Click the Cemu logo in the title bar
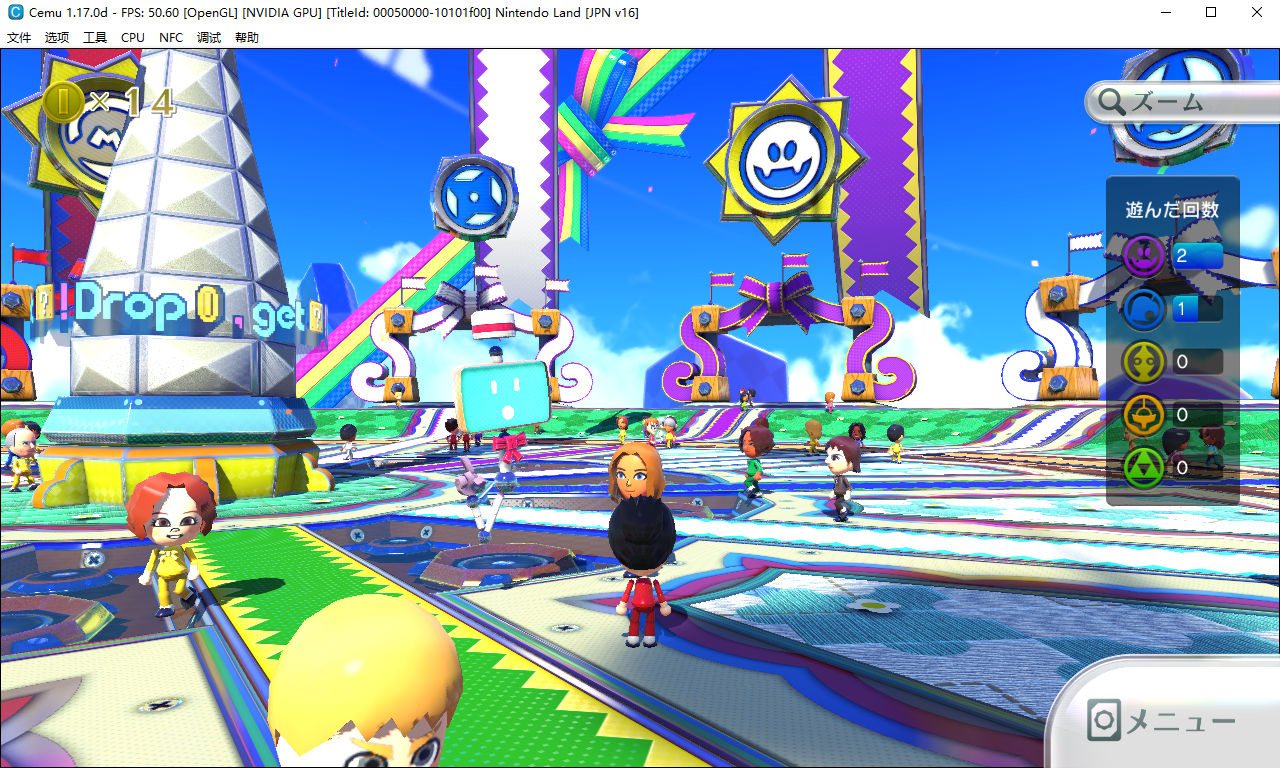The image size is (1280, 768). pyautogui.click(x=14, y=13)
